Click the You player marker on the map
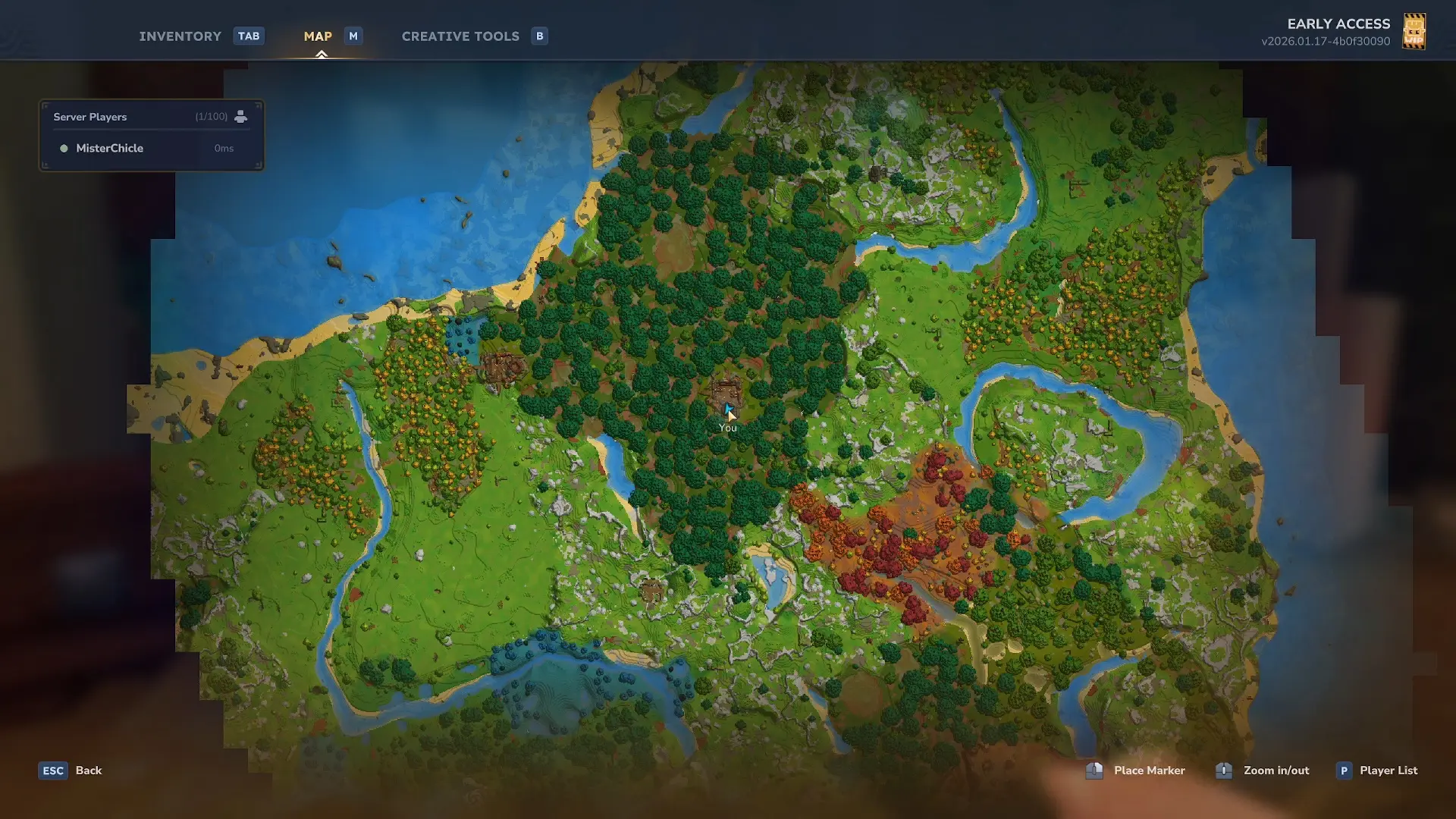1456x819 pixels. click(x=728, y=411)
